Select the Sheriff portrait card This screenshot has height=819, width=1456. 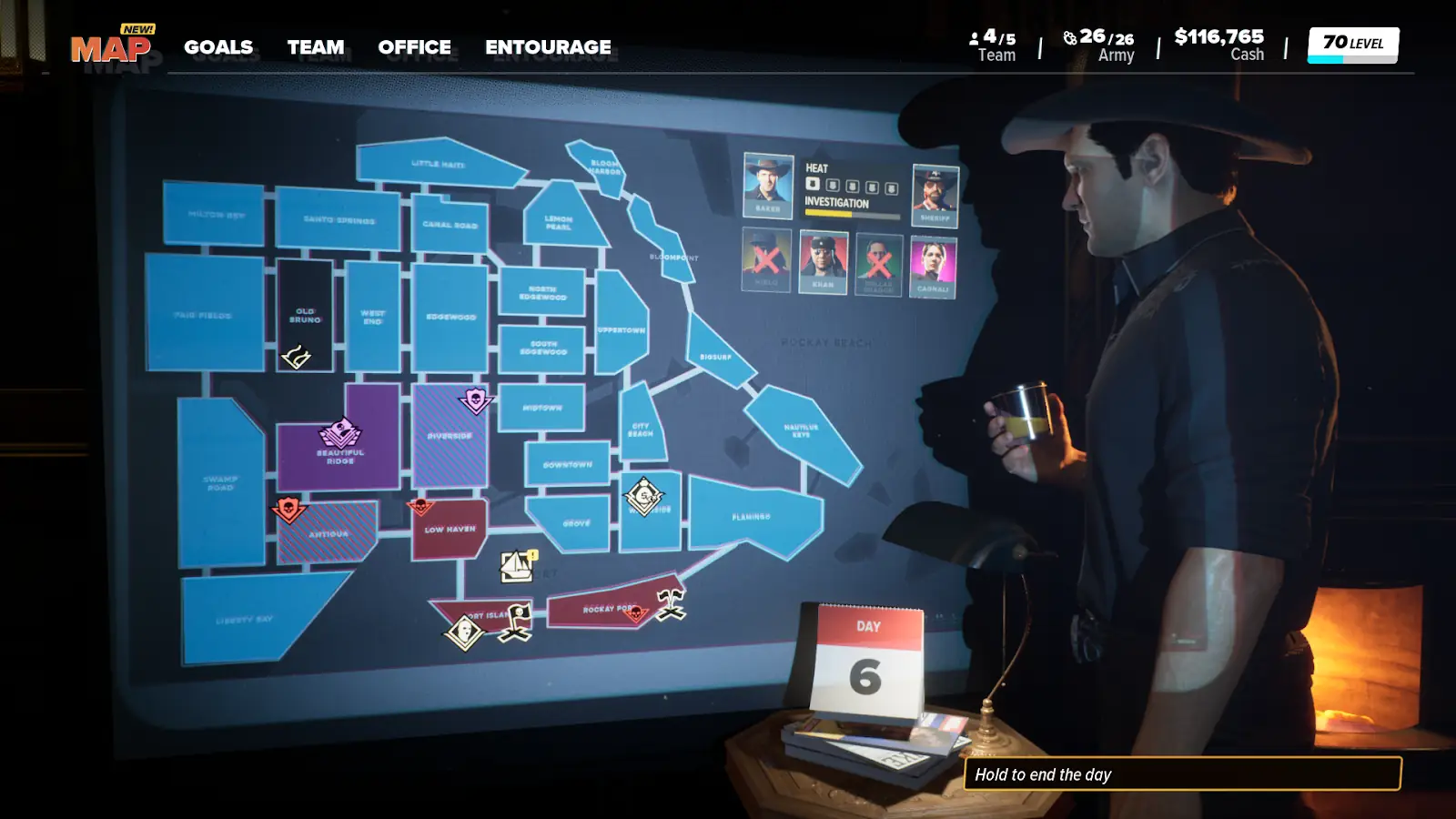point(935,195)
